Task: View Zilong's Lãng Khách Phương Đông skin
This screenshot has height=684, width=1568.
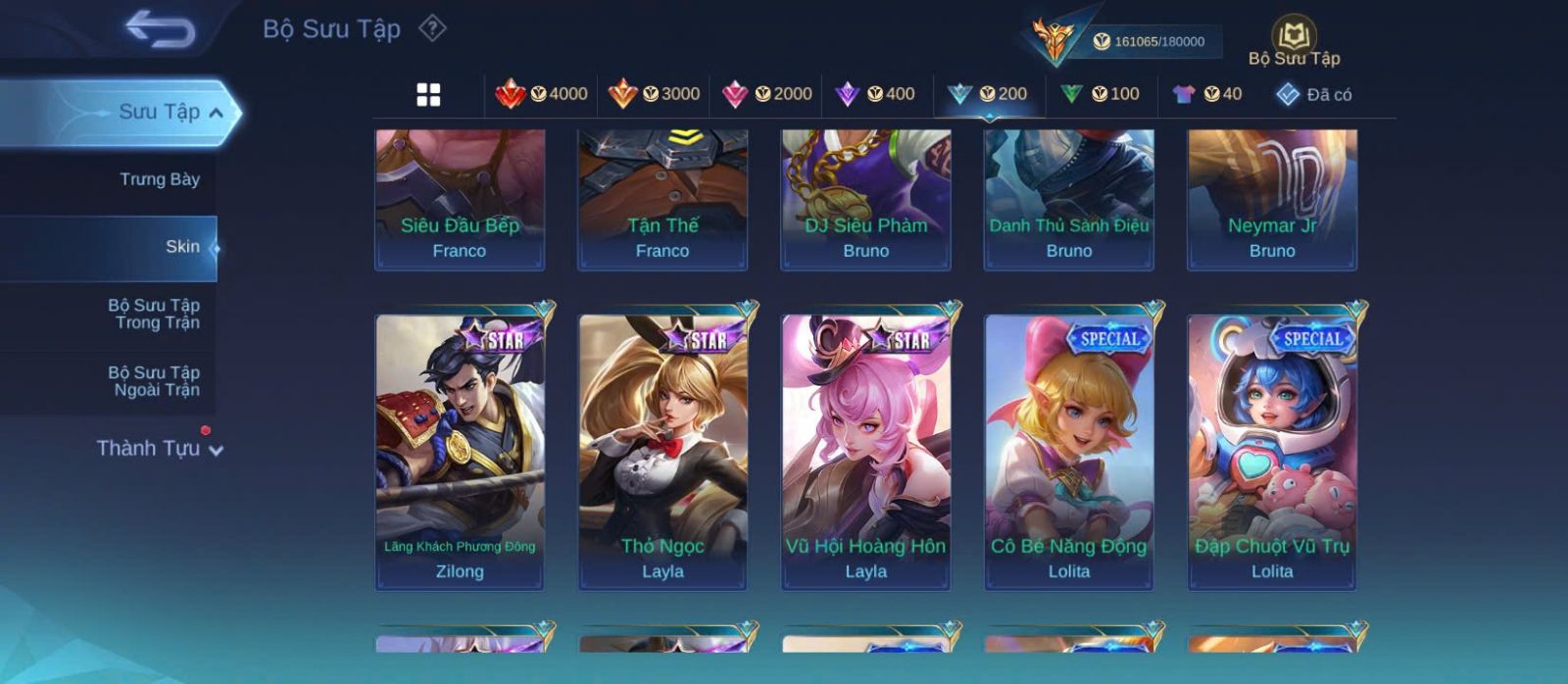Action: 460,451
